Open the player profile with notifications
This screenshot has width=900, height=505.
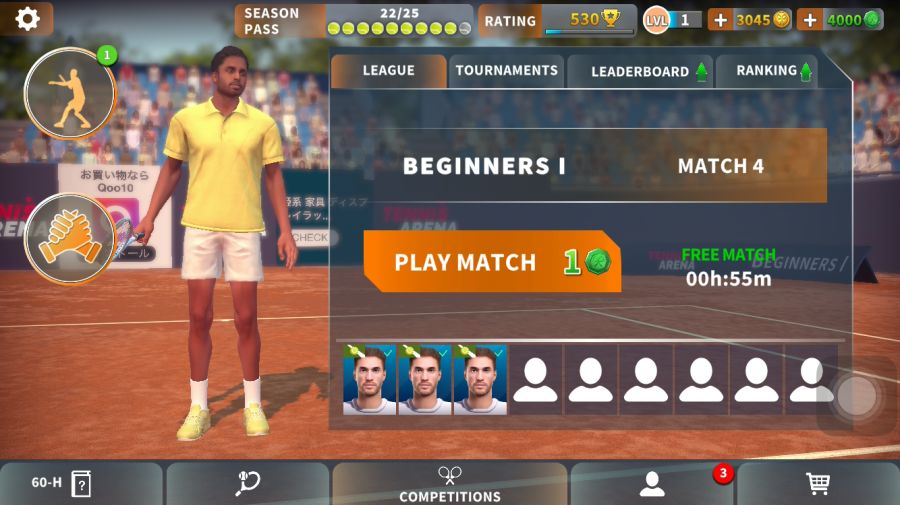(x=653, y=483)
